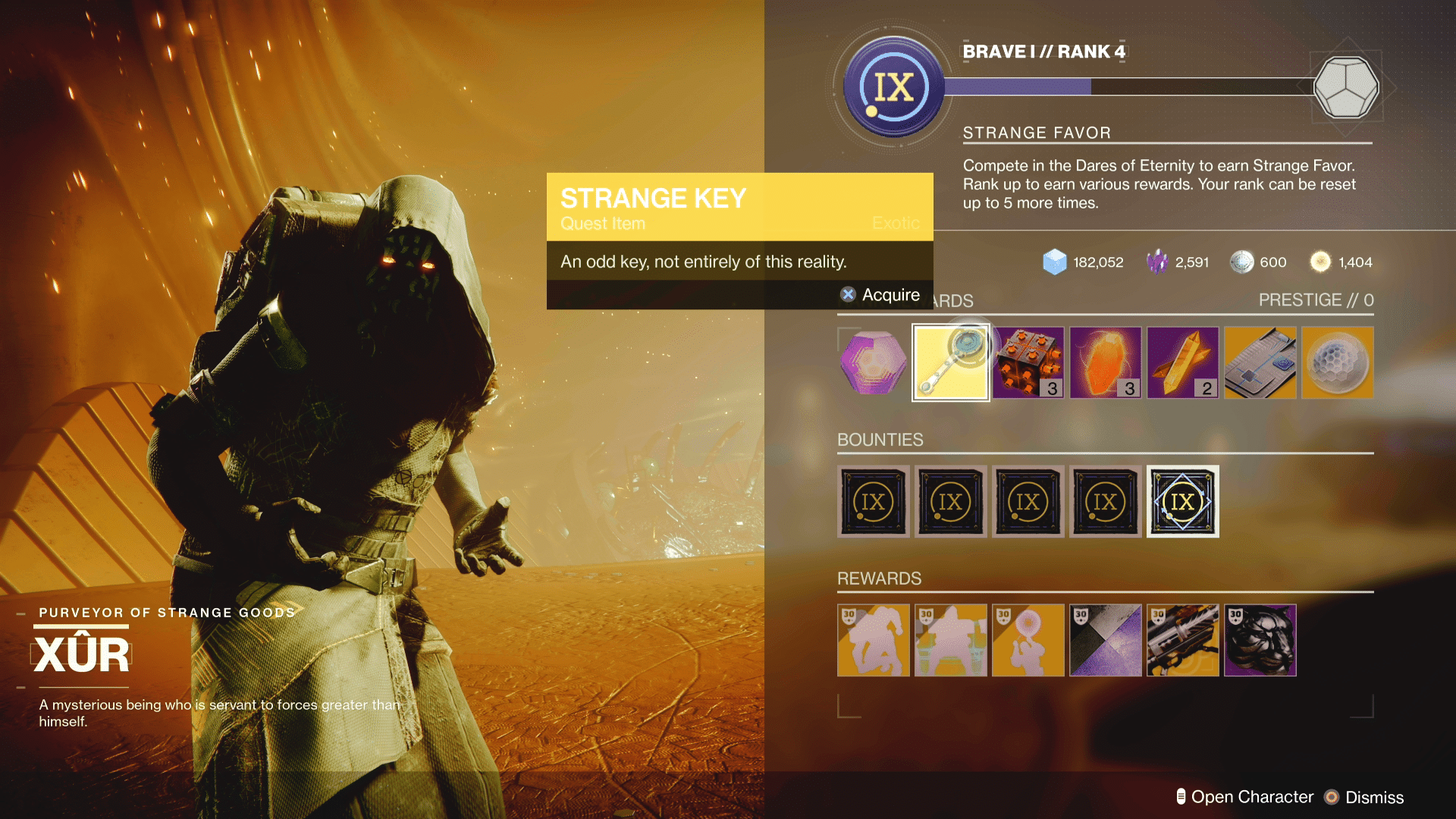Screen dimensions: 1456x819
Task: Select the golden crystal offering marked 2
Action: [1182, 362]
